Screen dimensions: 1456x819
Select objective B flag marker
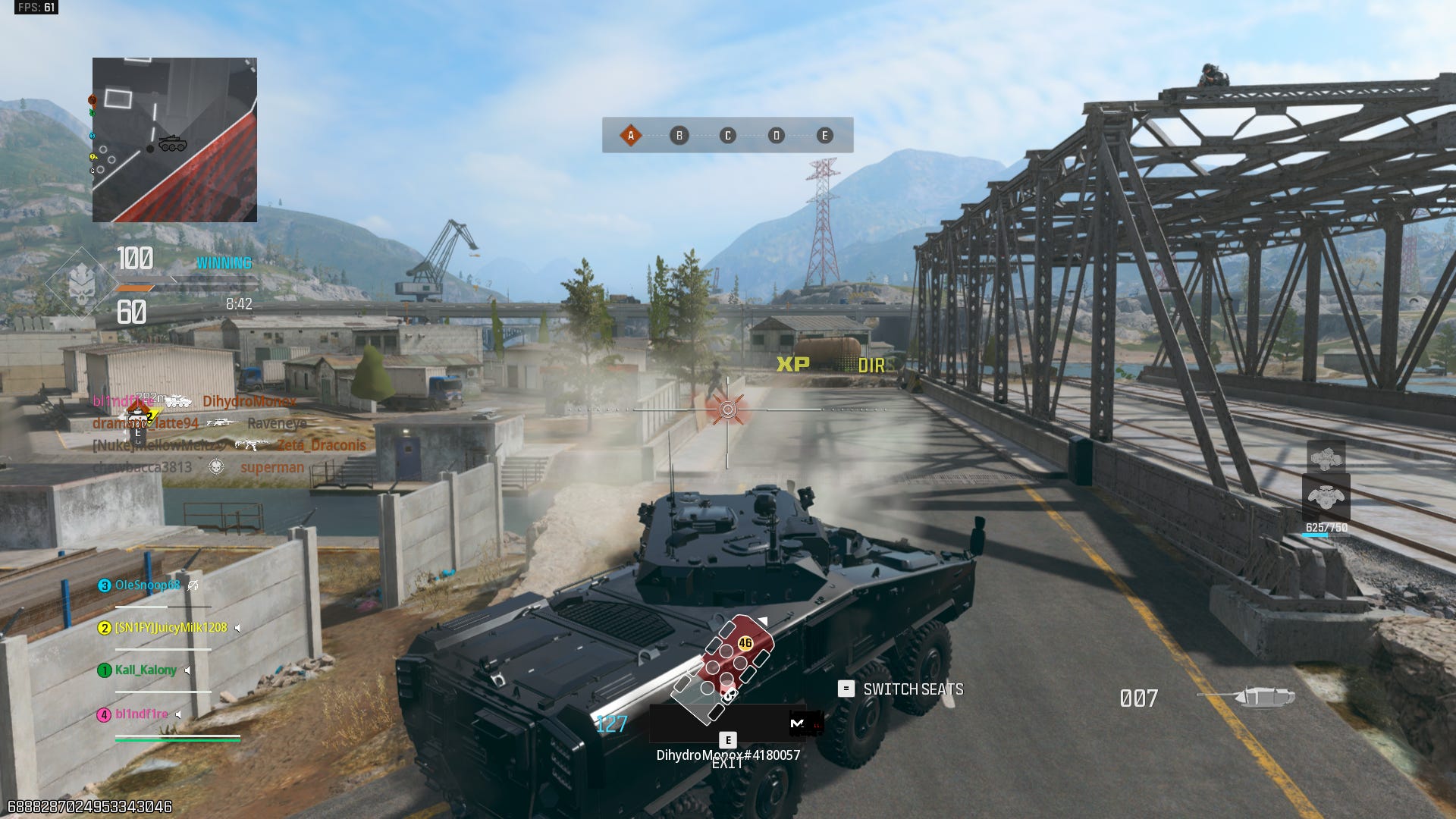click(x=679, y=136)
